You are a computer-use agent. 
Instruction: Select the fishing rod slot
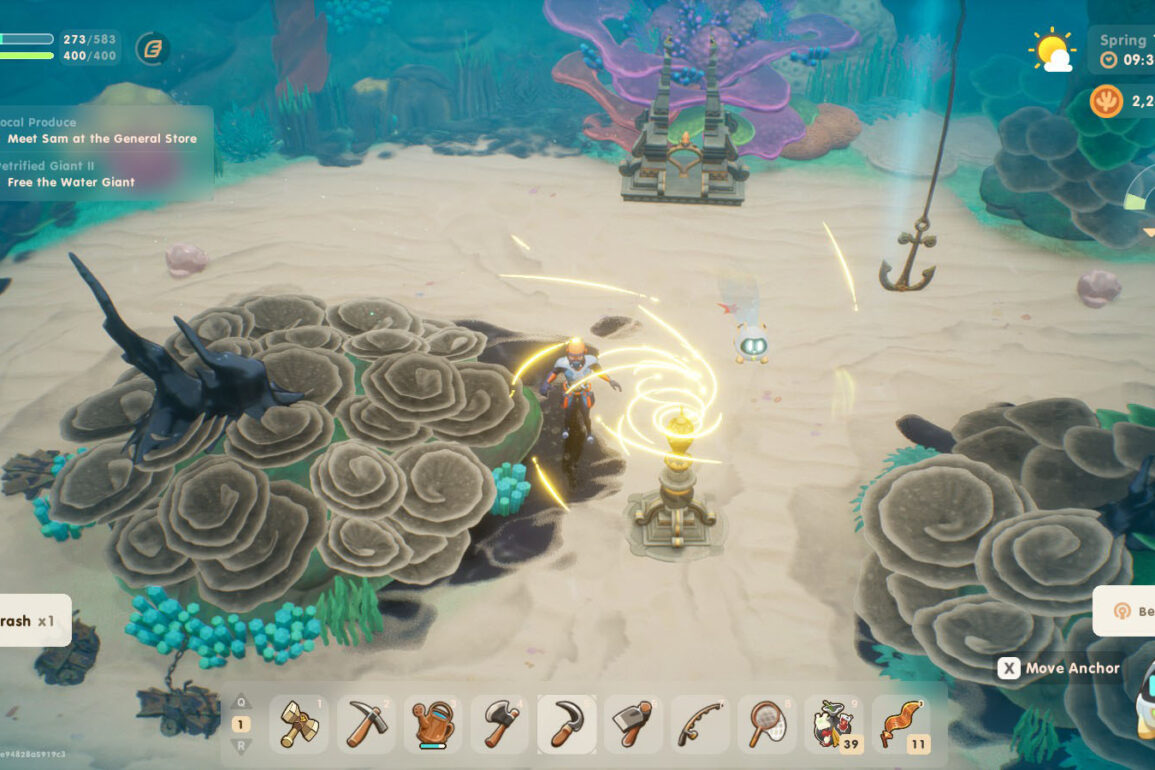tap(701, 723)
